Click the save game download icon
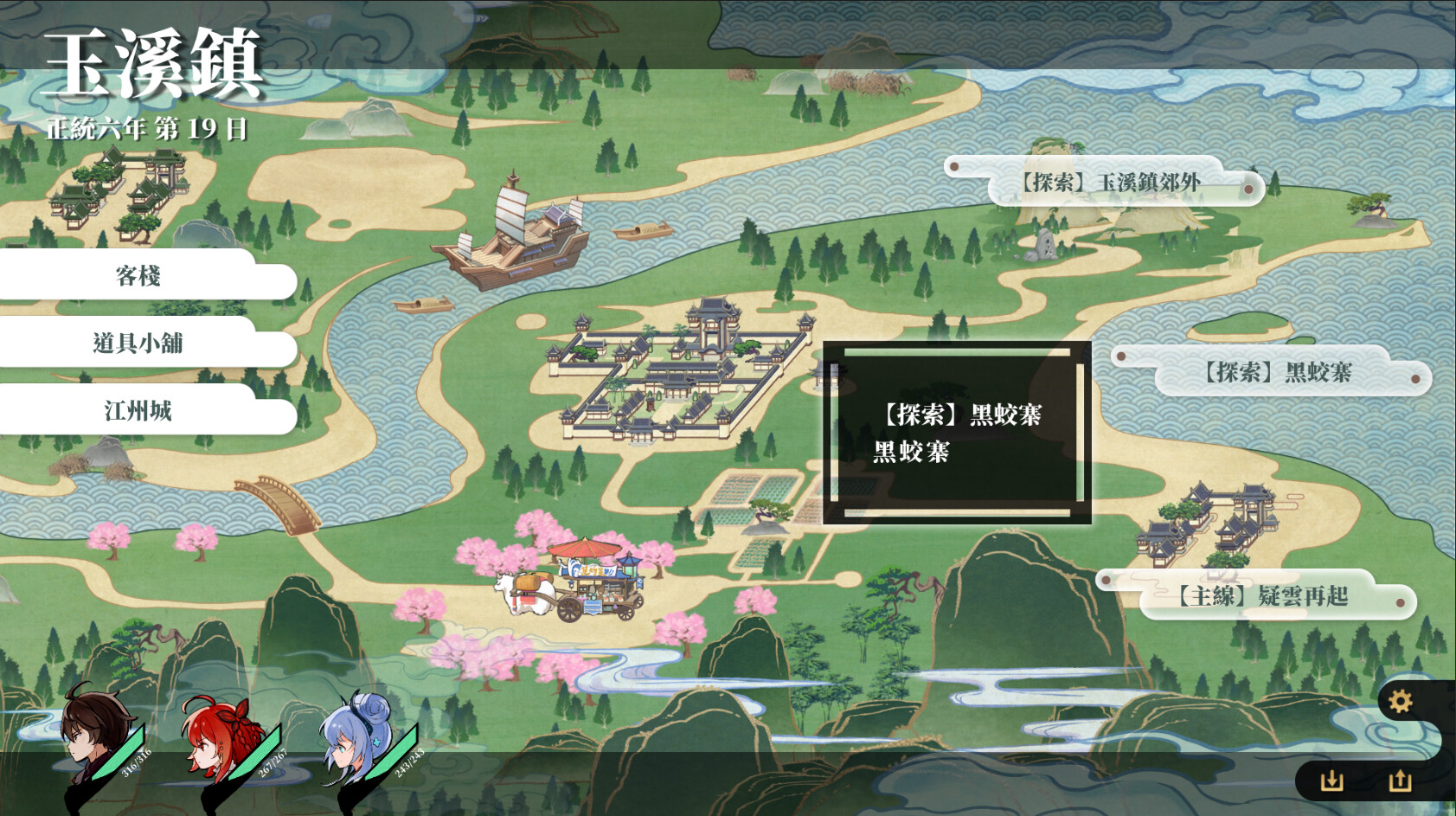 click(x=1332, y=781)
